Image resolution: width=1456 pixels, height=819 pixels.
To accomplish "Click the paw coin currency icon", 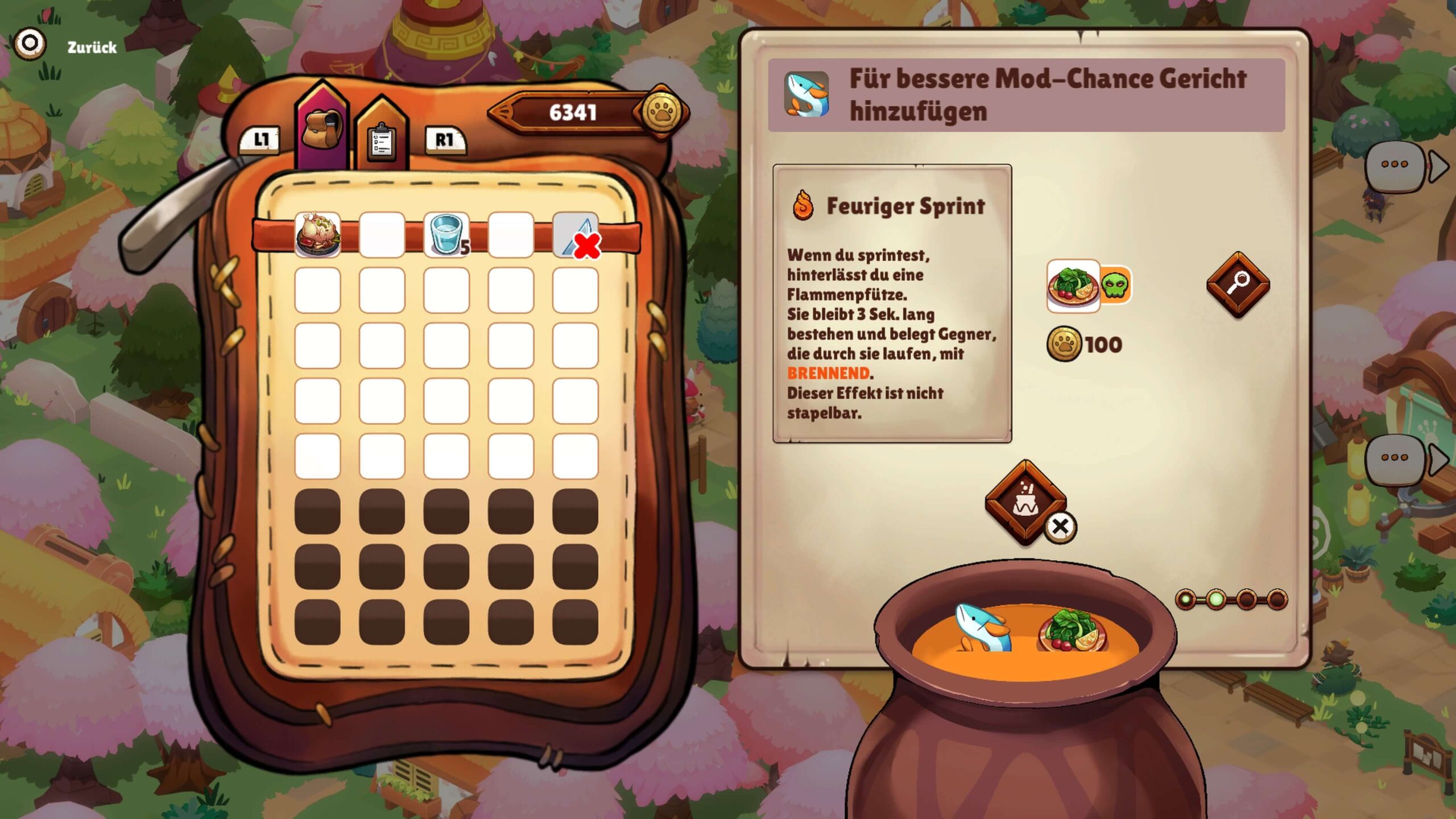I will coord(661,112).
